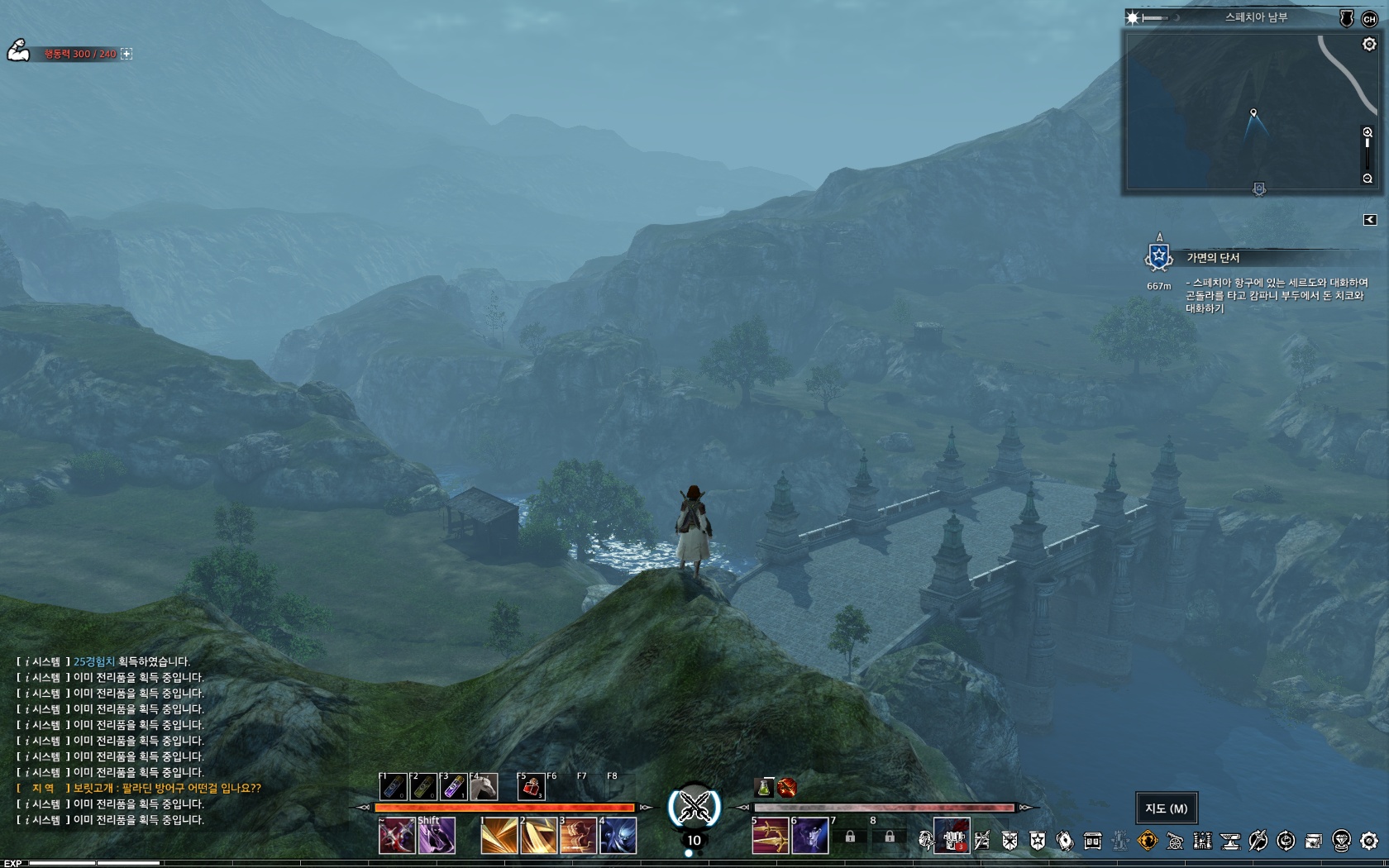1389x868 pixels.
Task: Click the plus button beside 행동력 300/240
Action: [126, 54]
